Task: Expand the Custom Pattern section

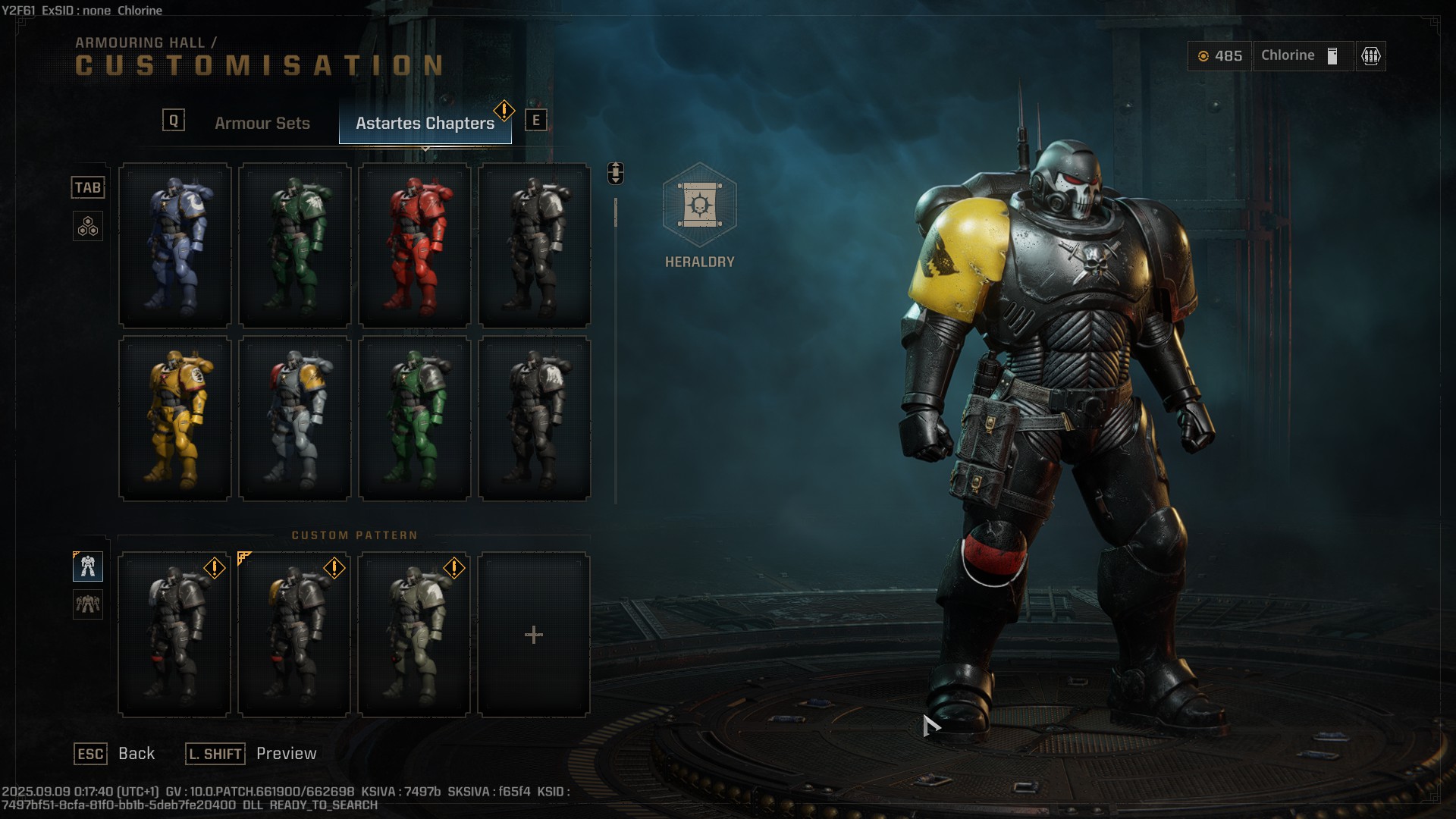Action: (x=355, y=535)
